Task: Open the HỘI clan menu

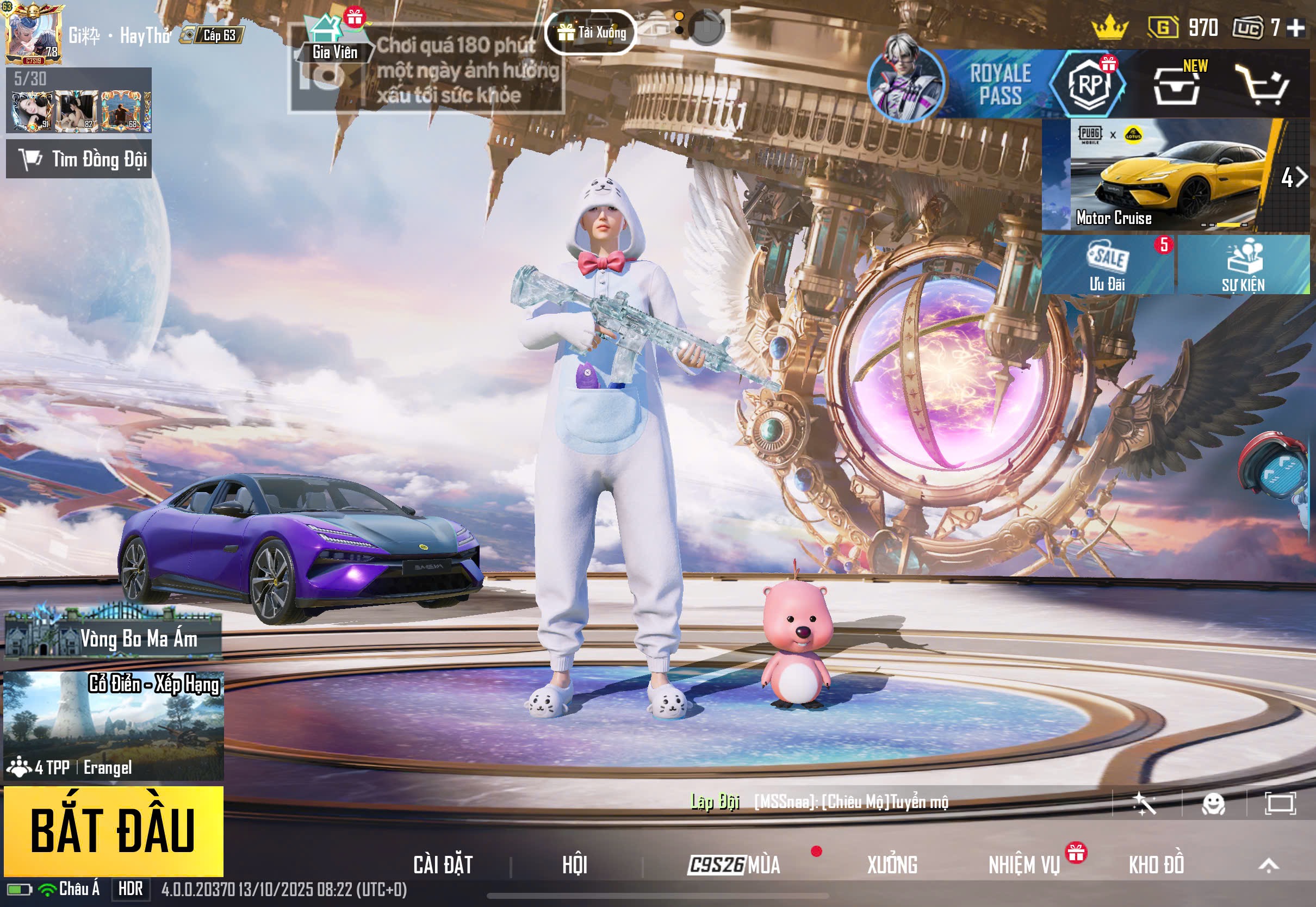Action: [x=574, y=865]
